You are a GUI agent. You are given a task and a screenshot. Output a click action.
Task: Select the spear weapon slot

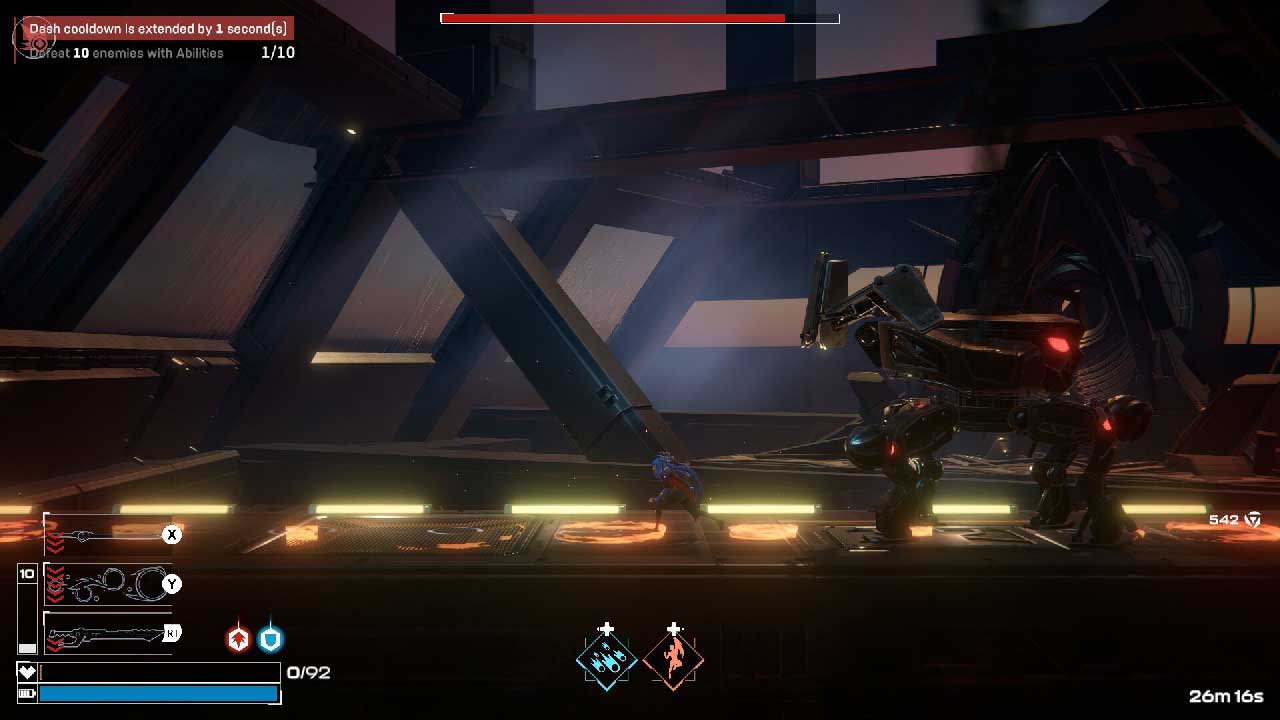108,535
